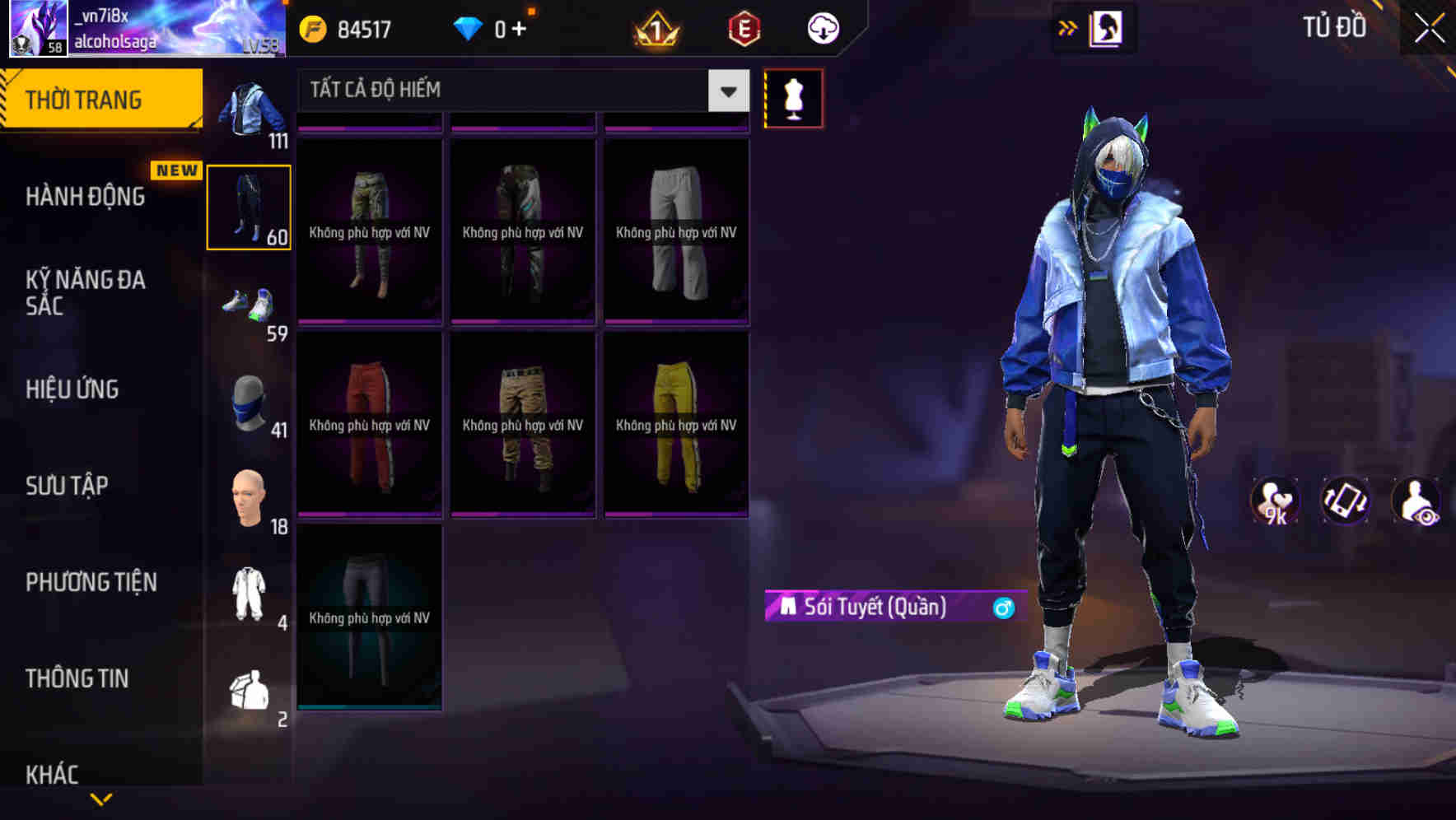This screenshot has width=1456, height=820.
Task: Click the double-arrow skip icon near top
Action: tap(1068, 27)
